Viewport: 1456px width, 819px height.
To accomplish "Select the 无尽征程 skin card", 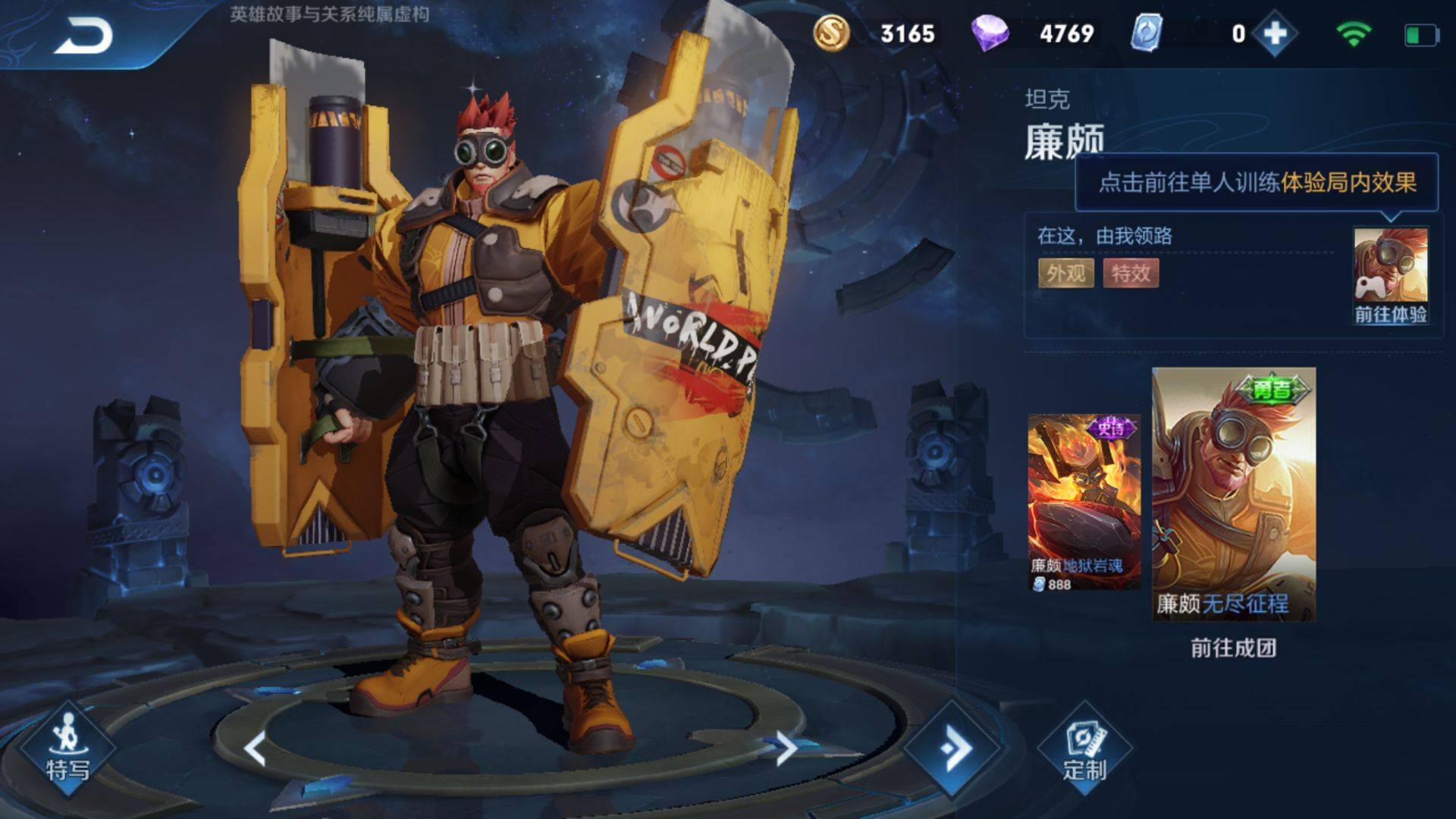I will pyautogui.click(x=1234, y=494).
